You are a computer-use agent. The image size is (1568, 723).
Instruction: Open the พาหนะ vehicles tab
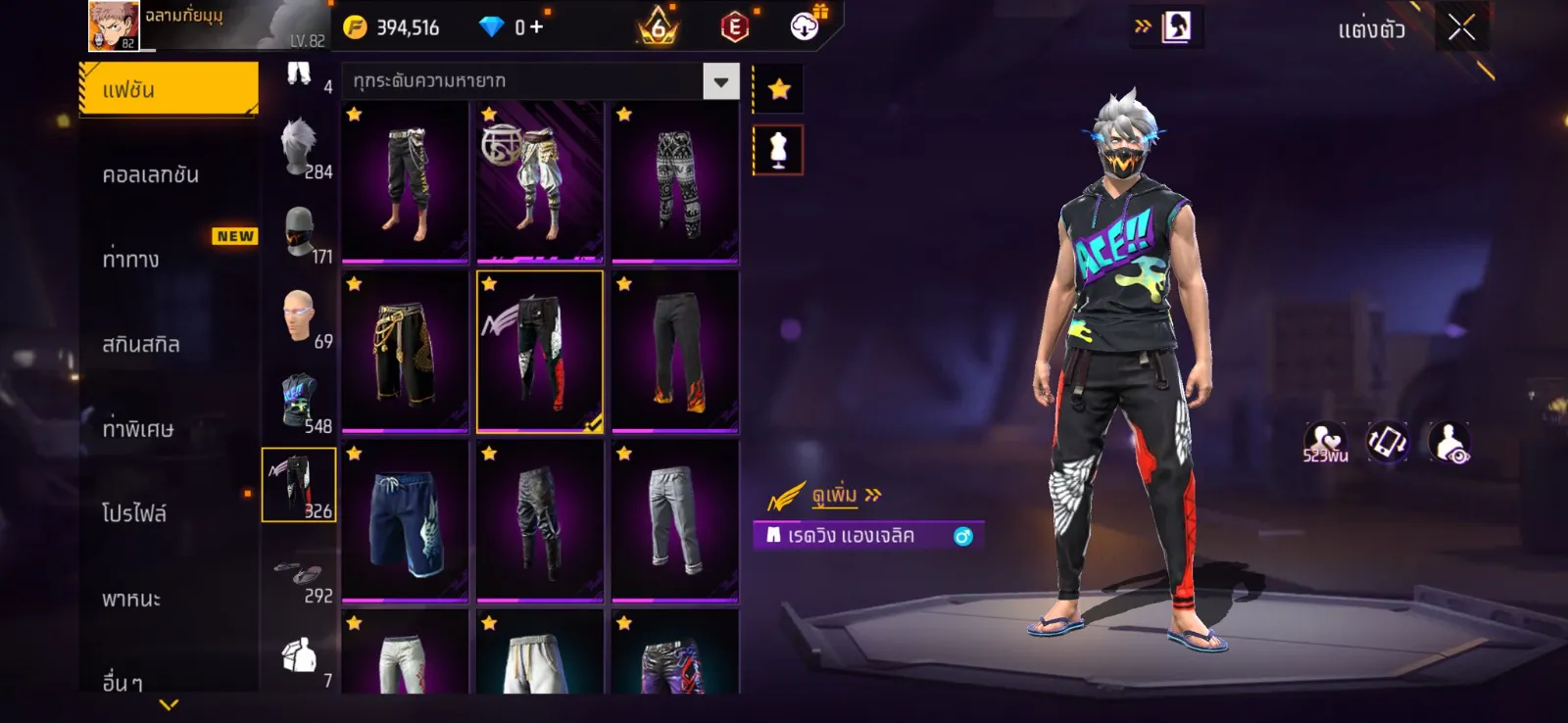click(x=131, y=599)
